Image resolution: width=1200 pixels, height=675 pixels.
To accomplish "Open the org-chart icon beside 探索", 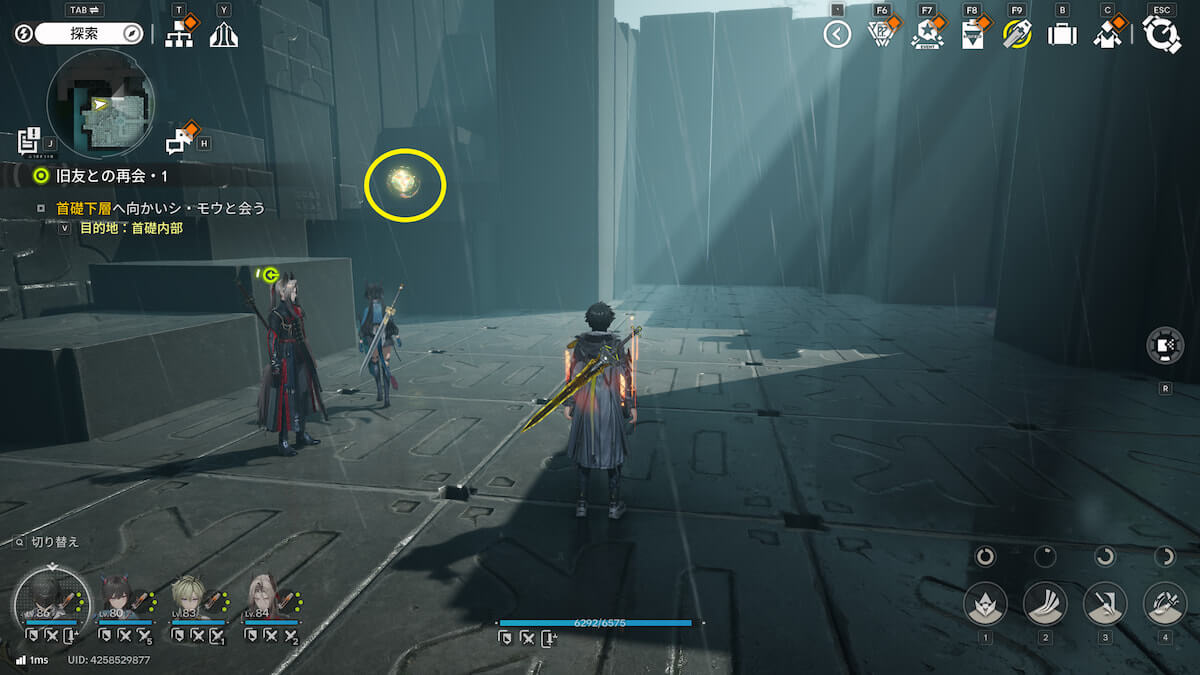I will pos(179,35).
